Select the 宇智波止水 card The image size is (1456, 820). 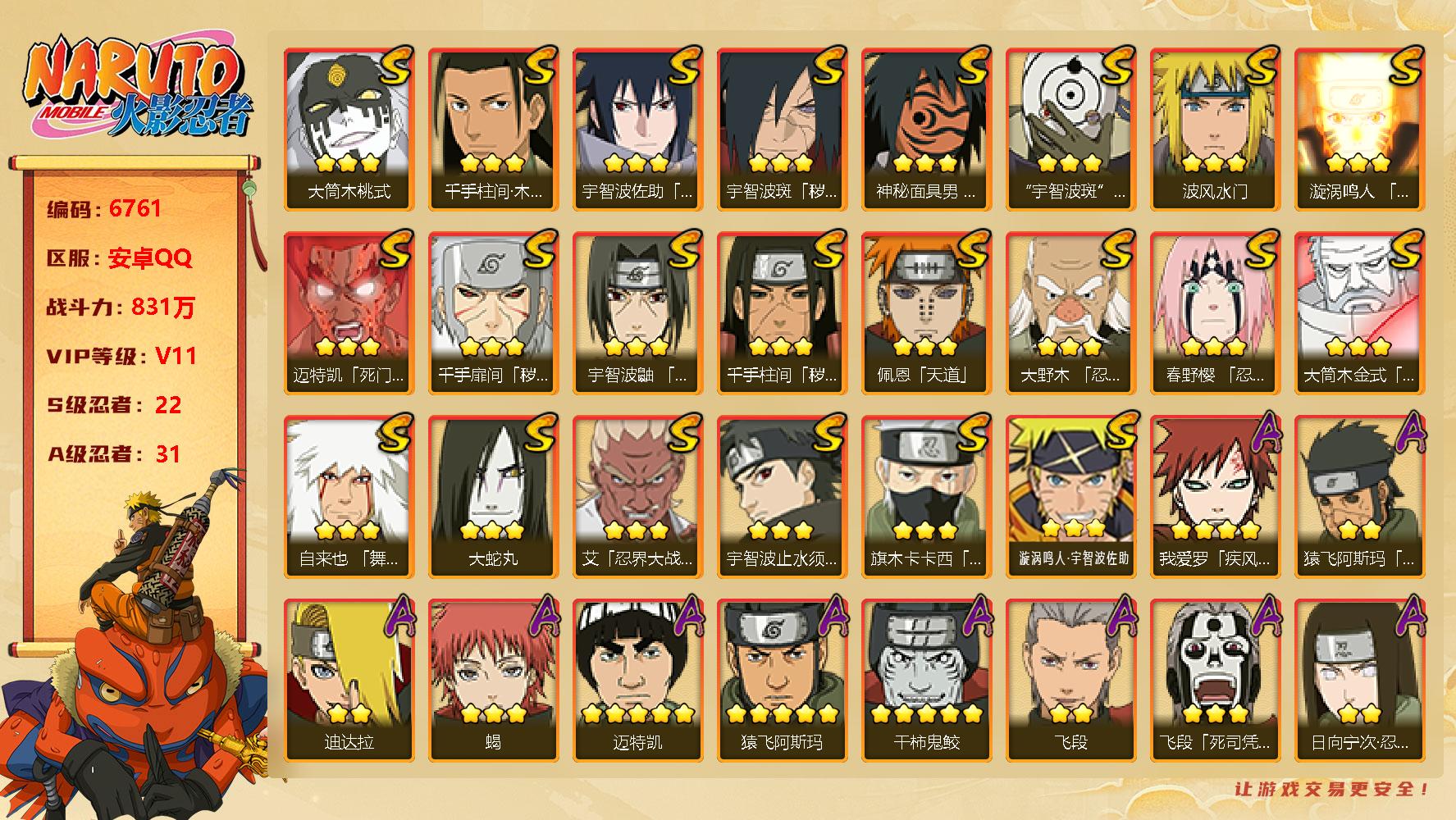coord(782,496)
